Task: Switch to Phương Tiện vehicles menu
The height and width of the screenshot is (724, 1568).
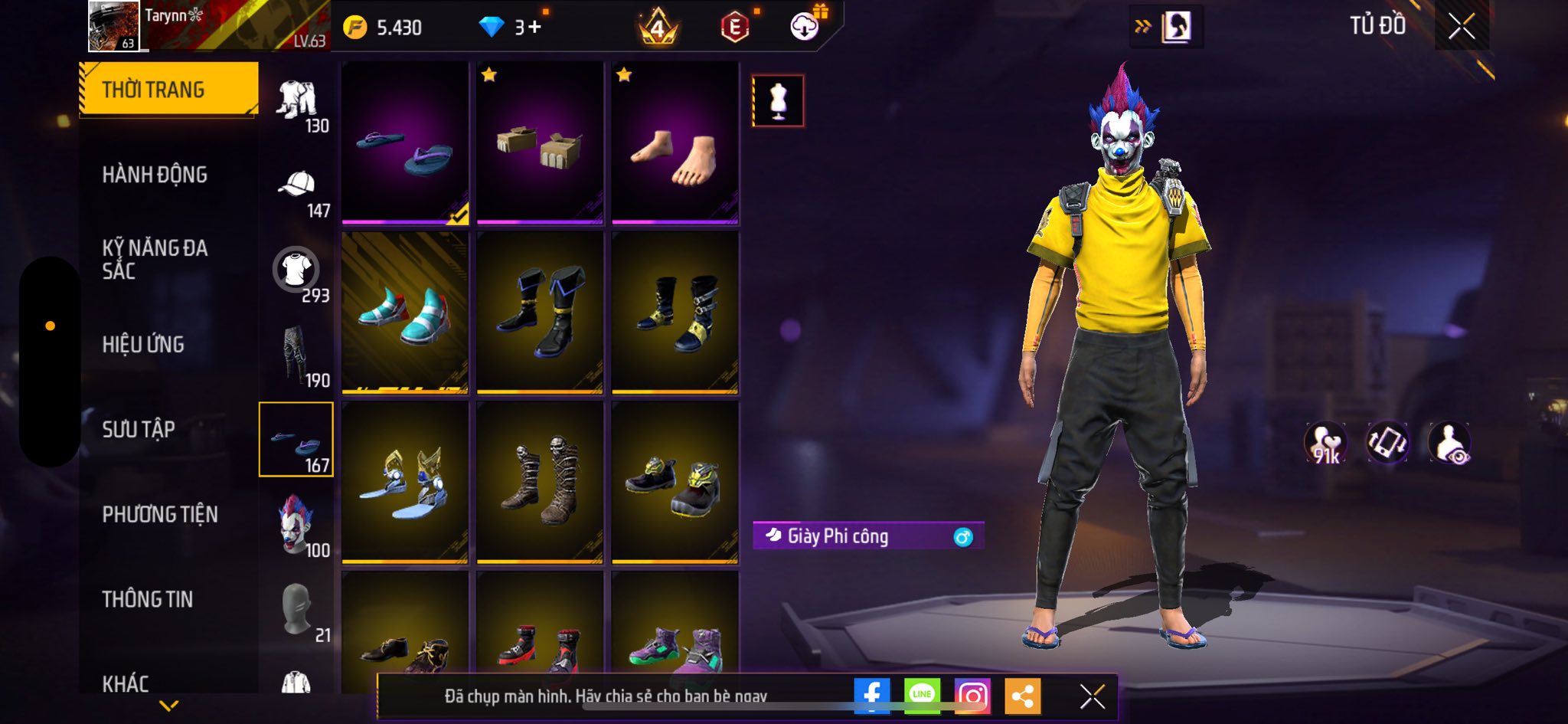Action: click(x=160, y=514)
